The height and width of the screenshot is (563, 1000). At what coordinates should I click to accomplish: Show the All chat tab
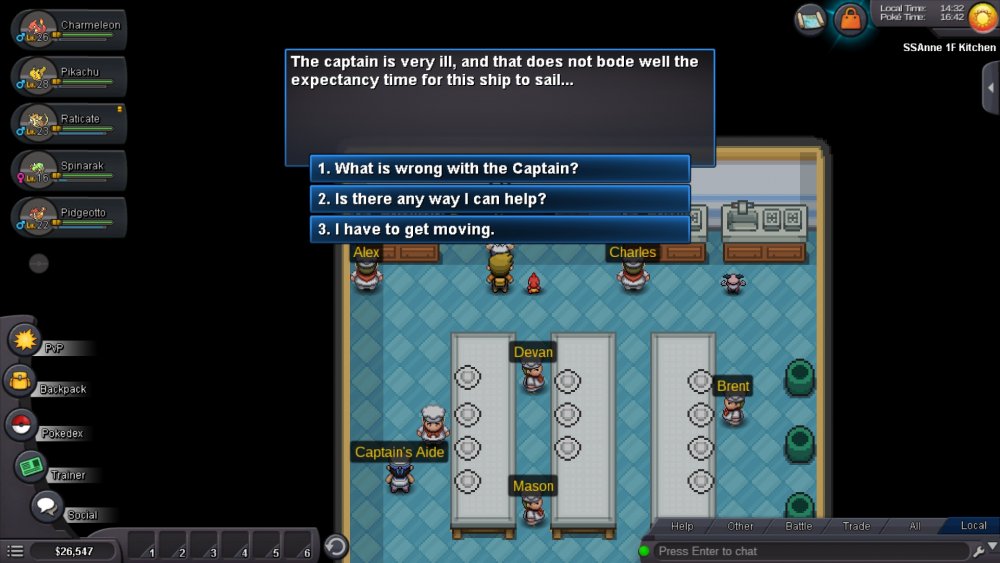click(x=914, y=526)
